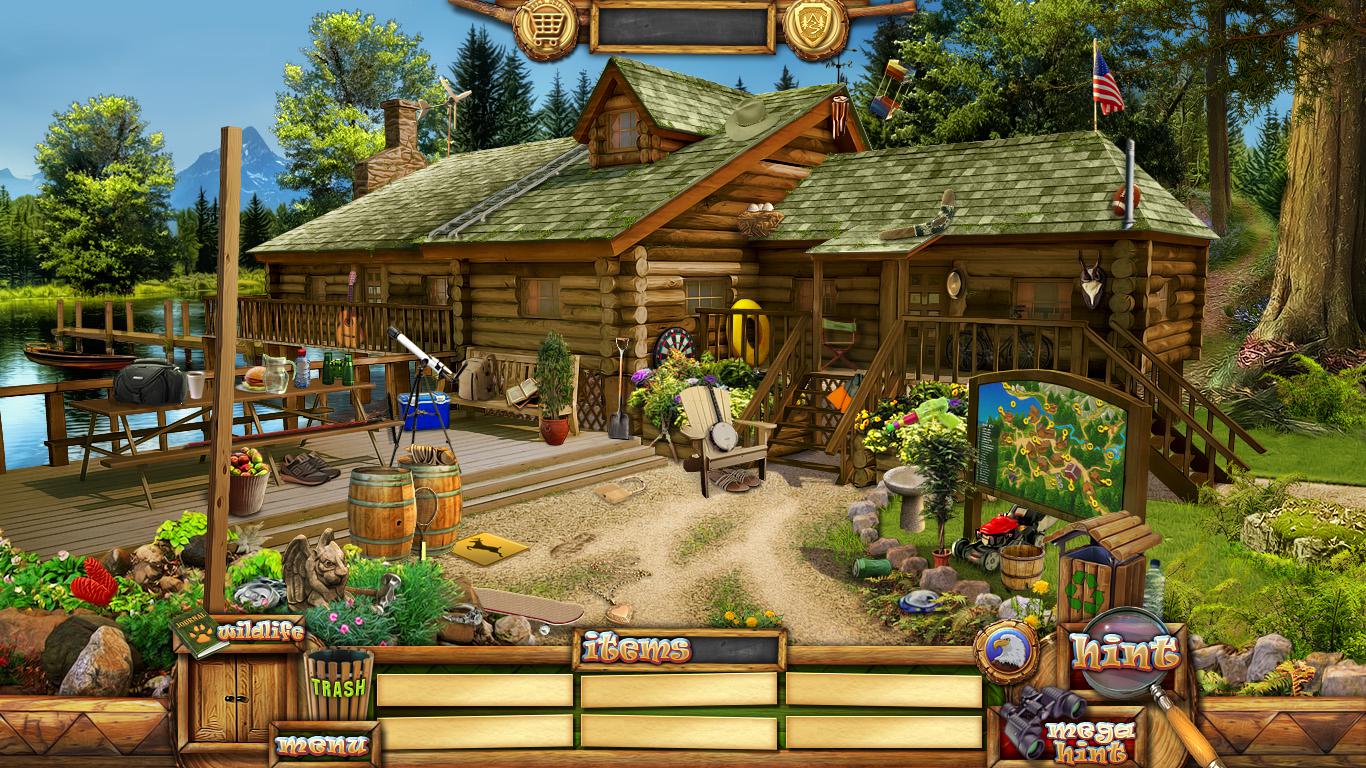Click the gold ranger badge icon
Image resolution: width=1366 pixels, height=768 pixels.
[x=815, y=25]
